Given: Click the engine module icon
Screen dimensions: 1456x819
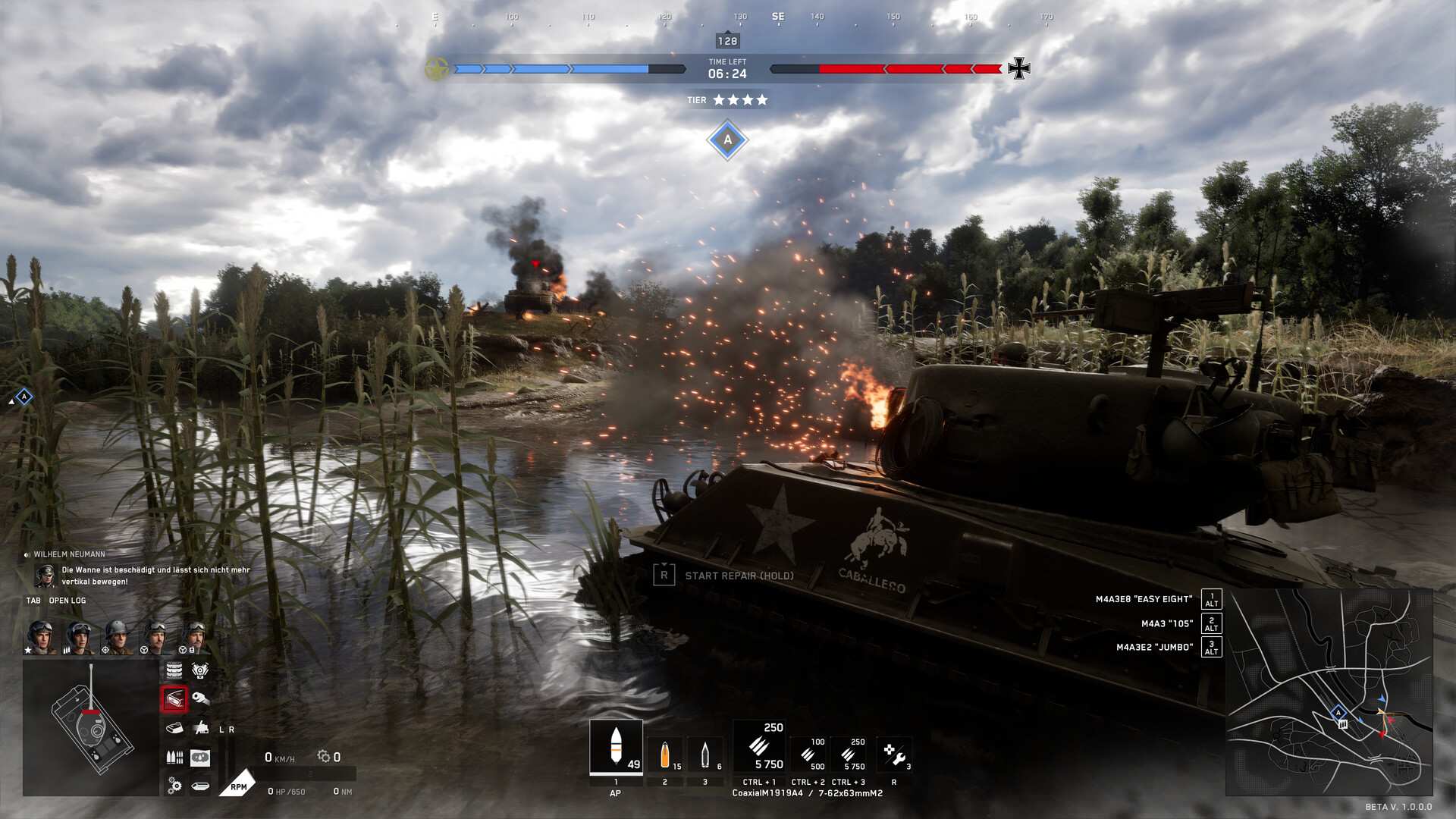Looking at the screenshot, I should coord(200,670).
